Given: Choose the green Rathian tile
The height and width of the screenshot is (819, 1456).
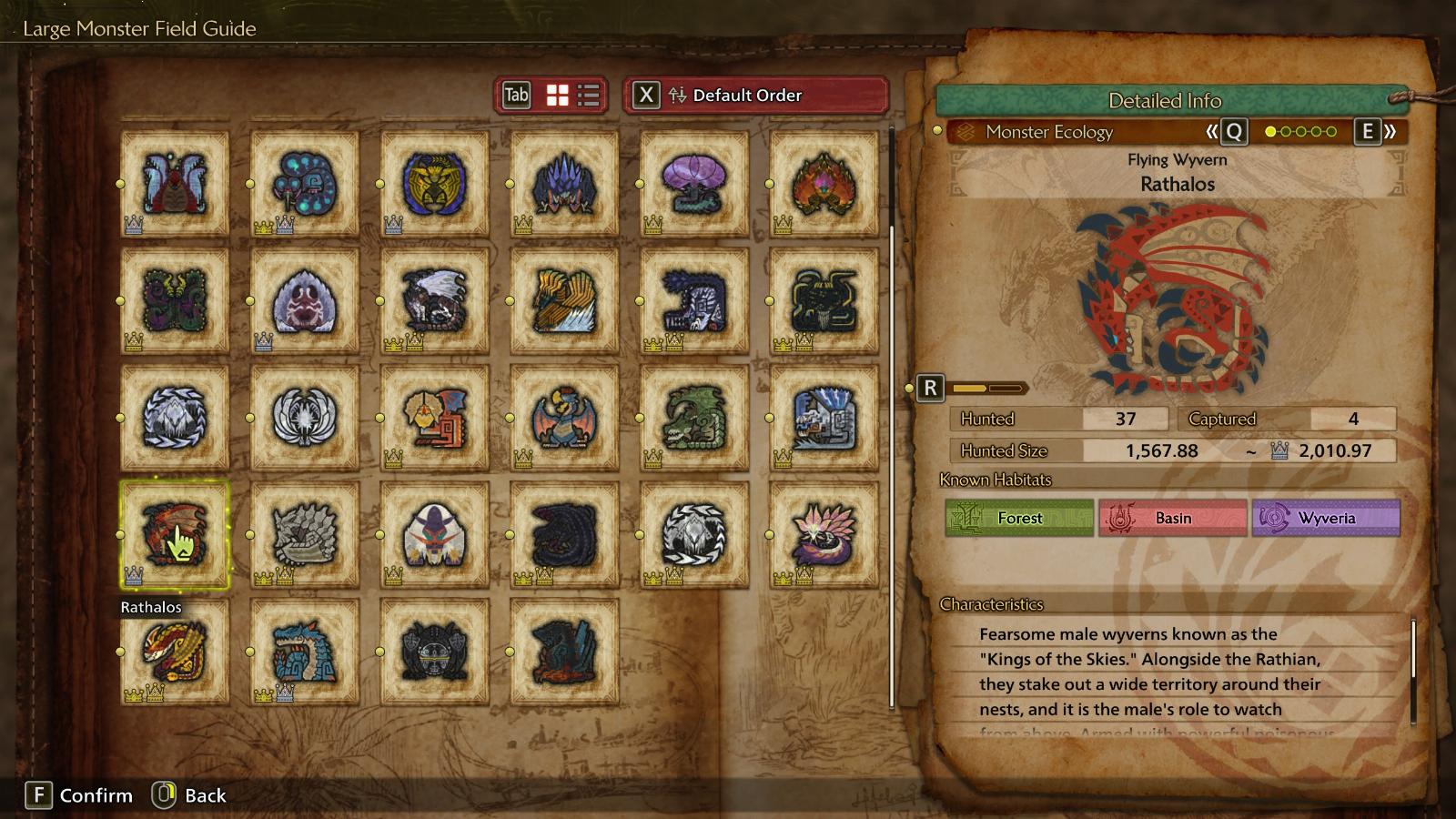Looking at the screenshot, I should (693, 418).
